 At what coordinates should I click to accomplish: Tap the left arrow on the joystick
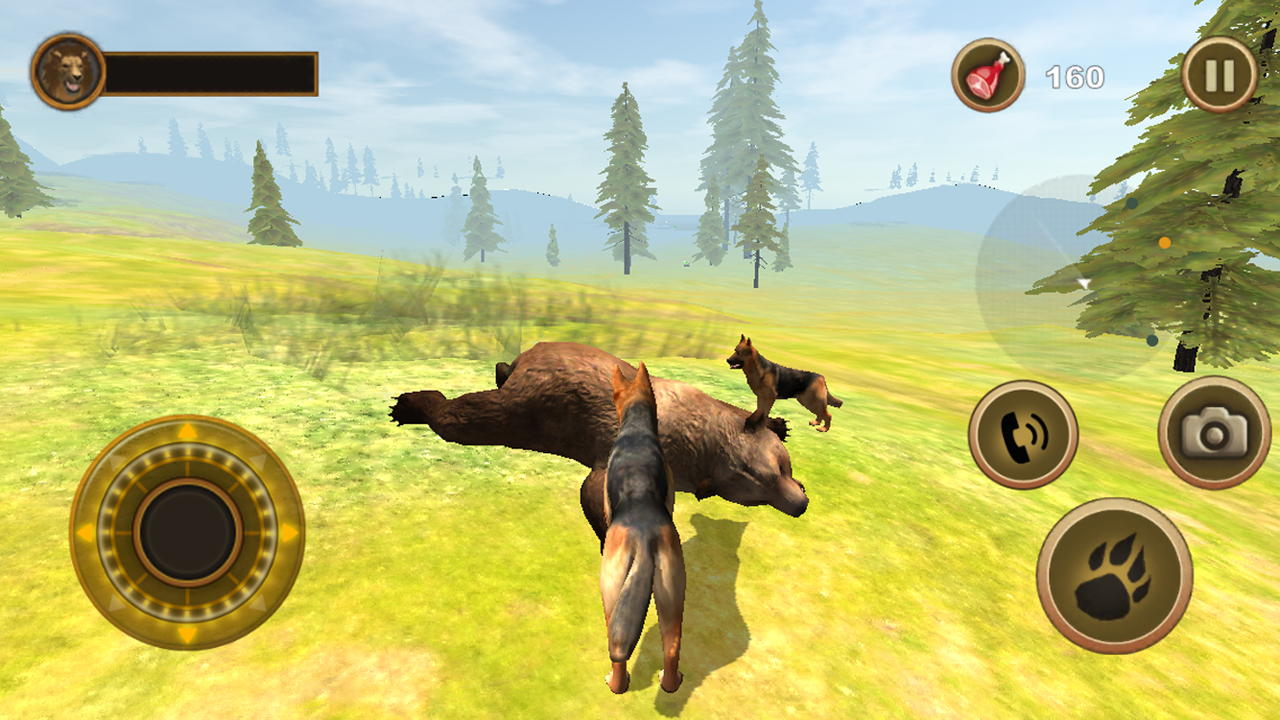[85, 533]
